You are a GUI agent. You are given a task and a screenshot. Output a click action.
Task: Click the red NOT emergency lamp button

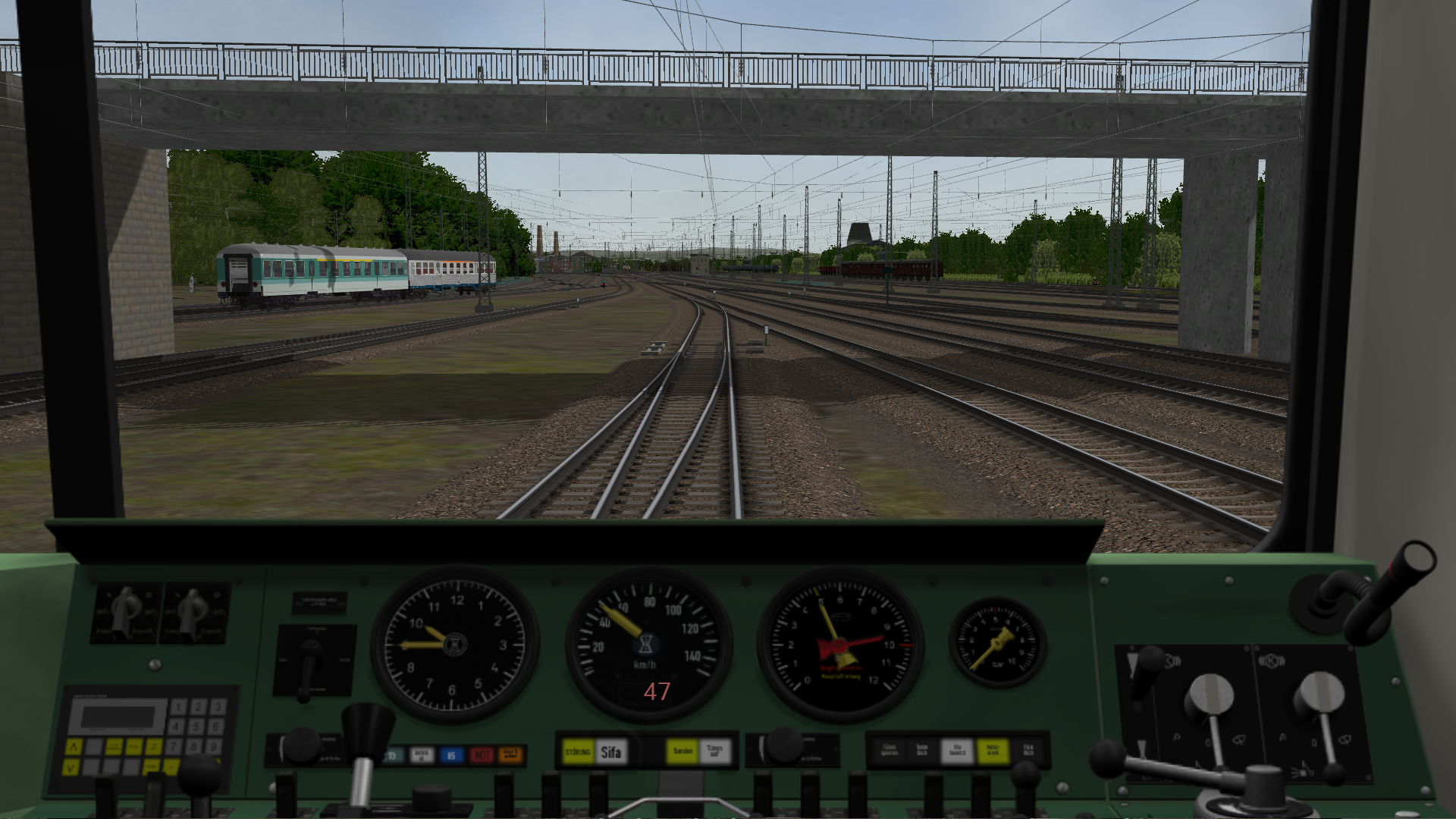(x=481, y=755)
